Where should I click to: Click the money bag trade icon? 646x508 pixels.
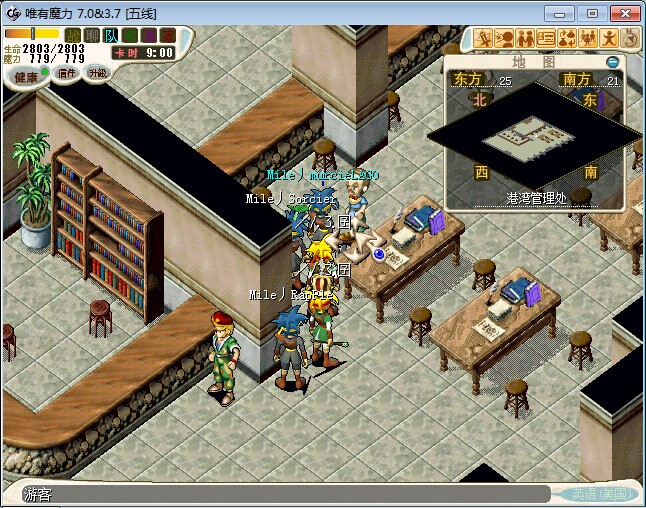coord(567,38)
